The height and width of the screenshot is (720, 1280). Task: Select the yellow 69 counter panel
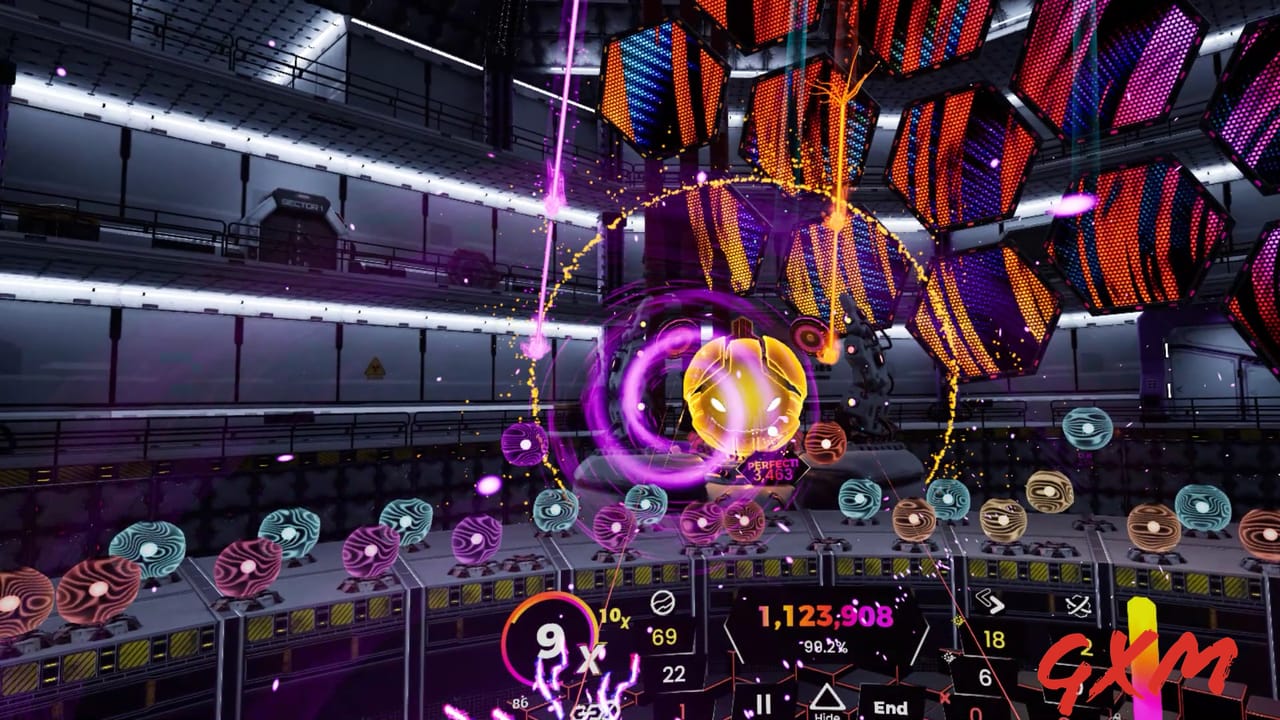(663, 637)
